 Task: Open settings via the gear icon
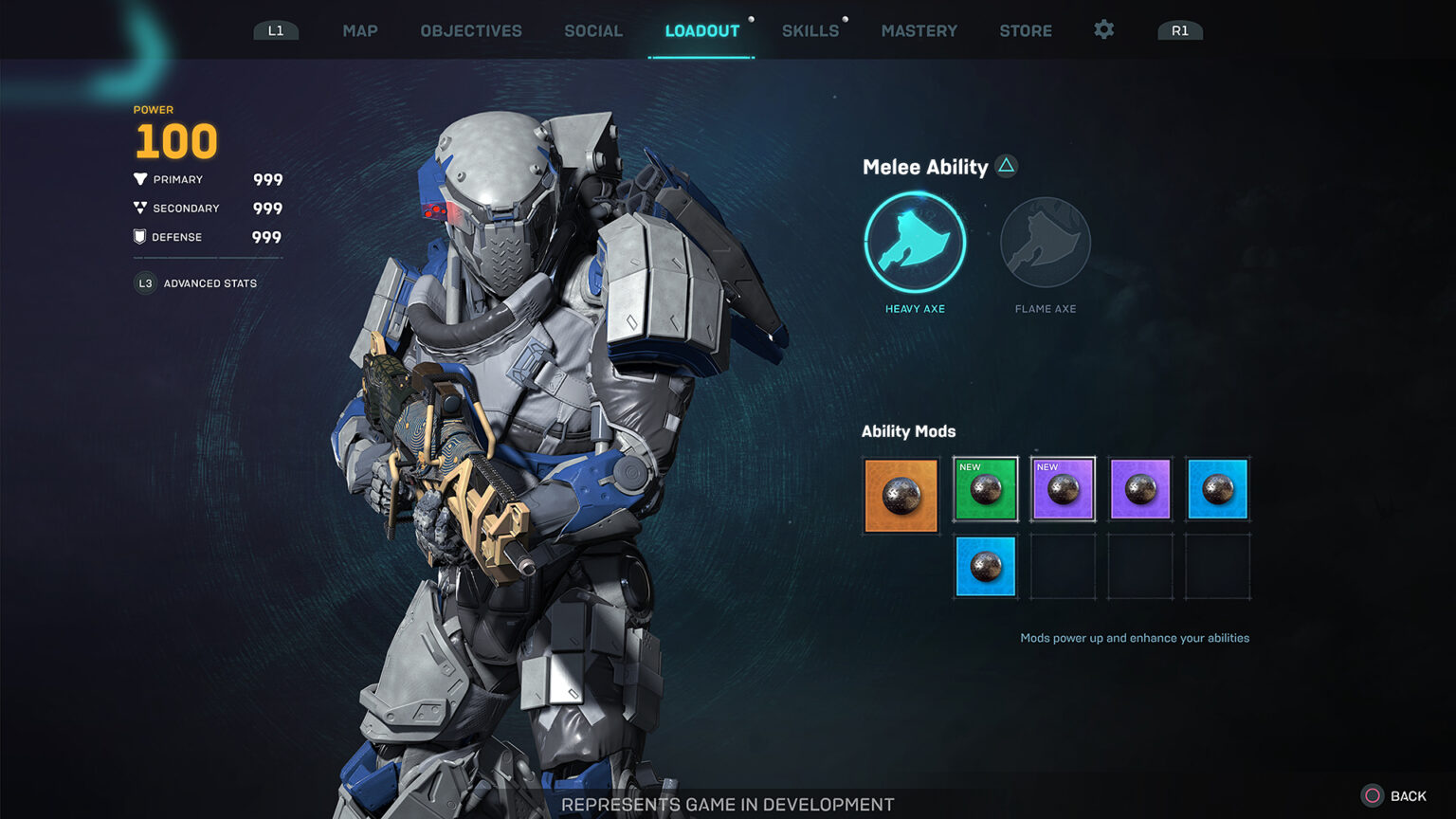[1104, 29]
